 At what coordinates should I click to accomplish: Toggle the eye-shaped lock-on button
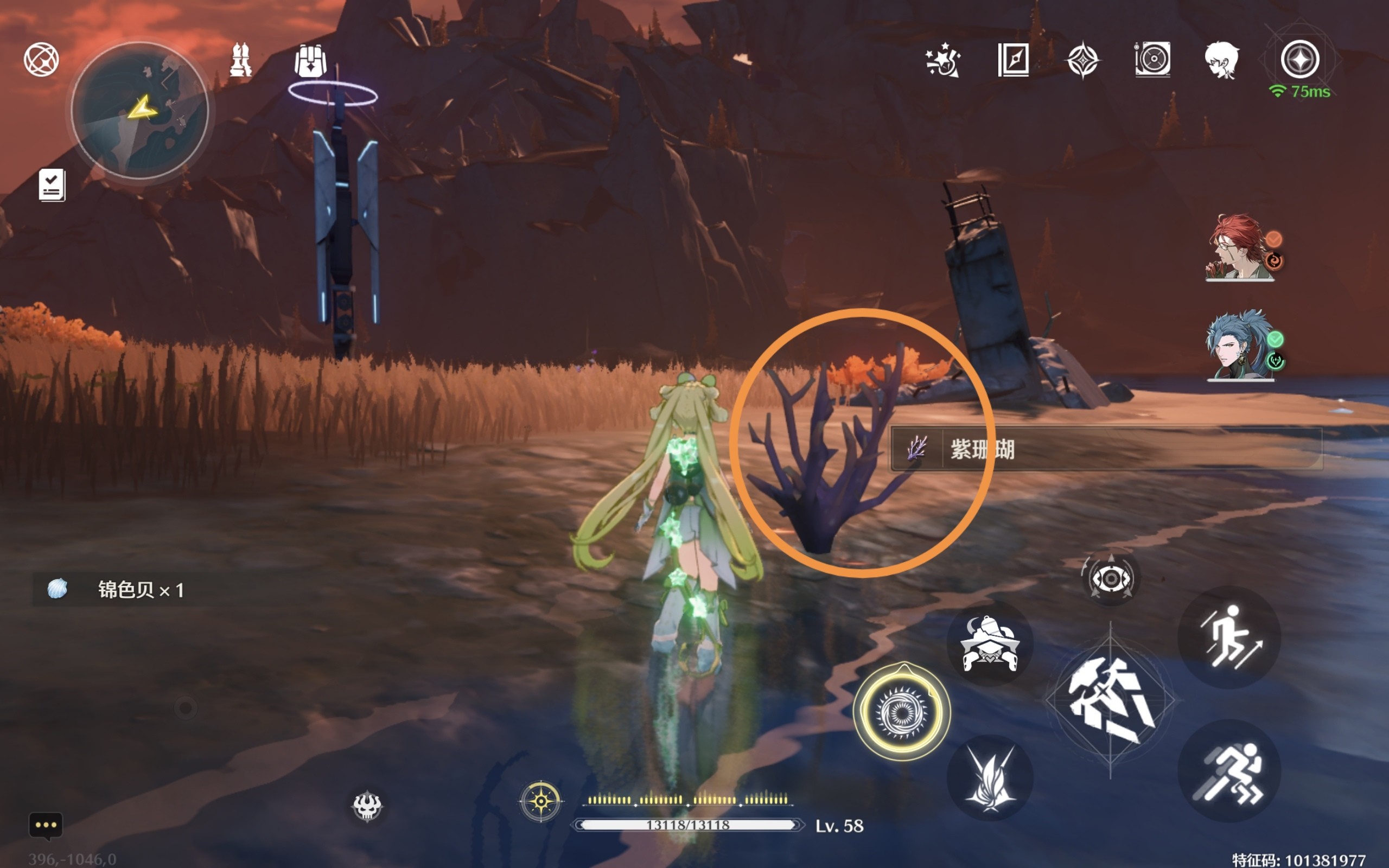point(1110,579)
